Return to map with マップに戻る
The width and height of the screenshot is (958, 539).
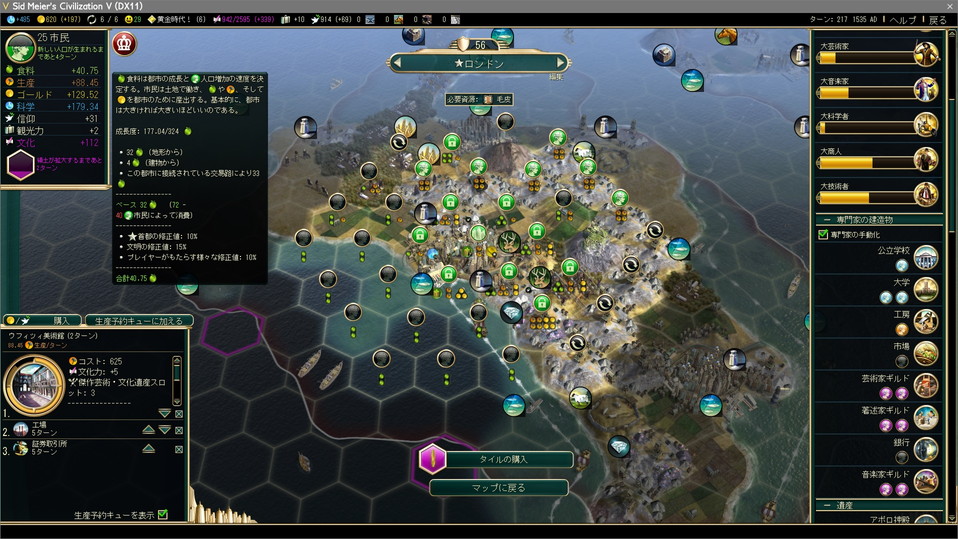click(x=498, y=488)
